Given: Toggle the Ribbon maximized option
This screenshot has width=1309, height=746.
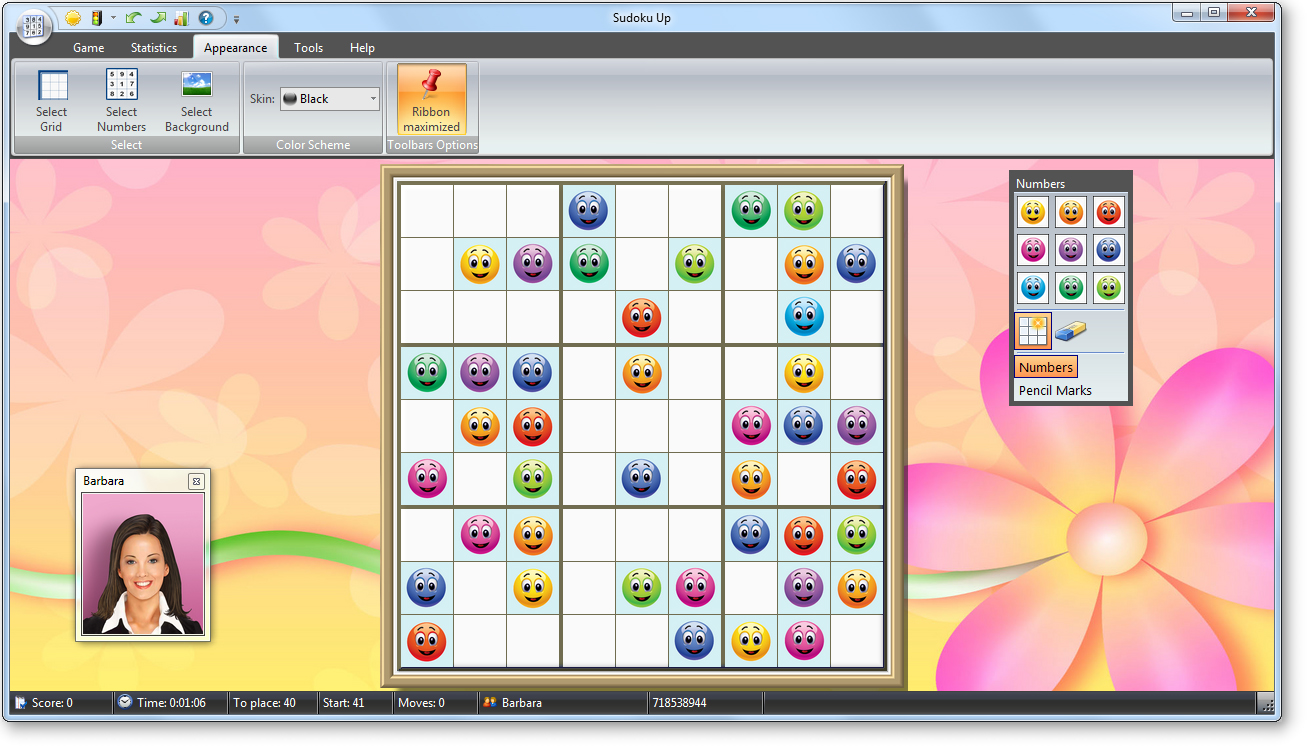Looking at the screenshot, I should tap(430, 97).
